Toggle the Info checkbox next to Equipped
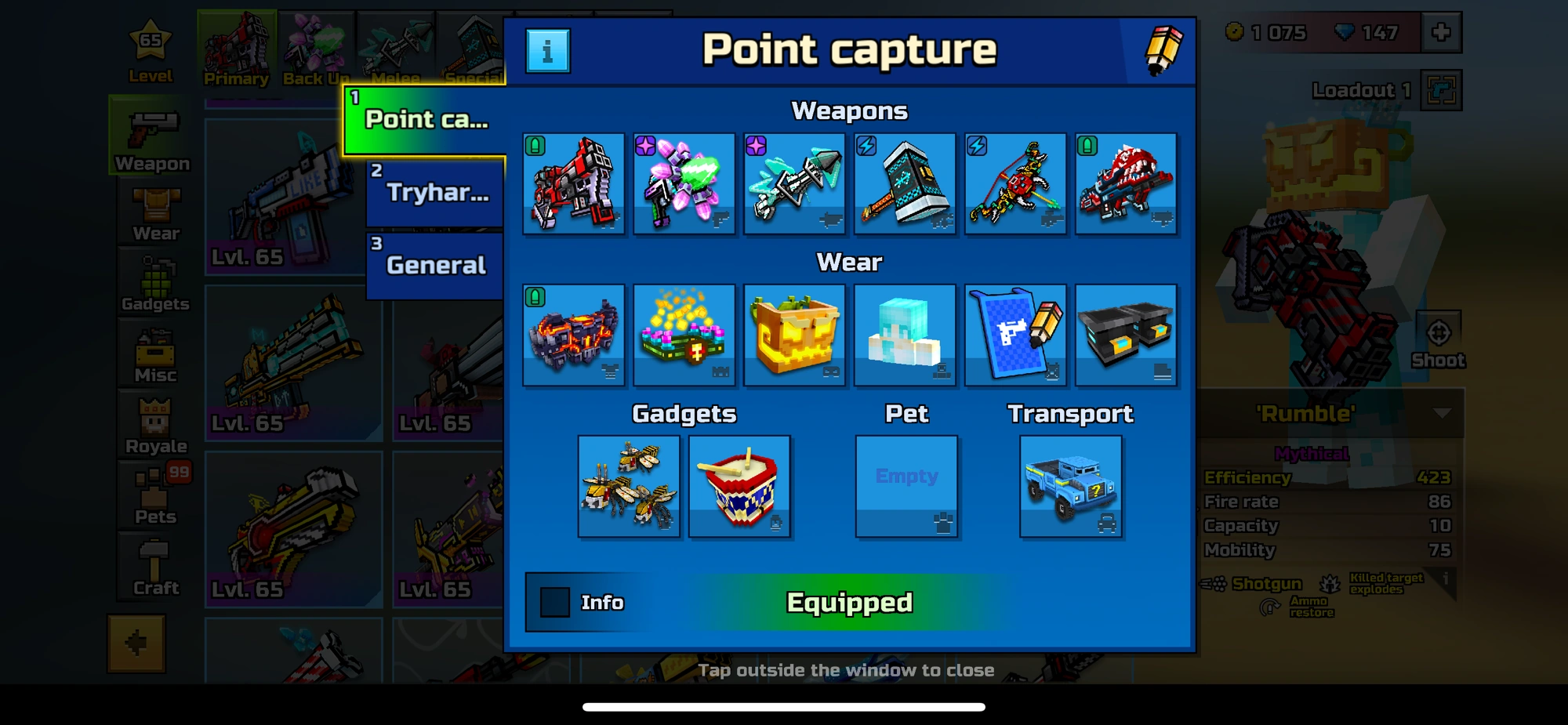Screen dimensions: 1568x725 tap(554, 603)
